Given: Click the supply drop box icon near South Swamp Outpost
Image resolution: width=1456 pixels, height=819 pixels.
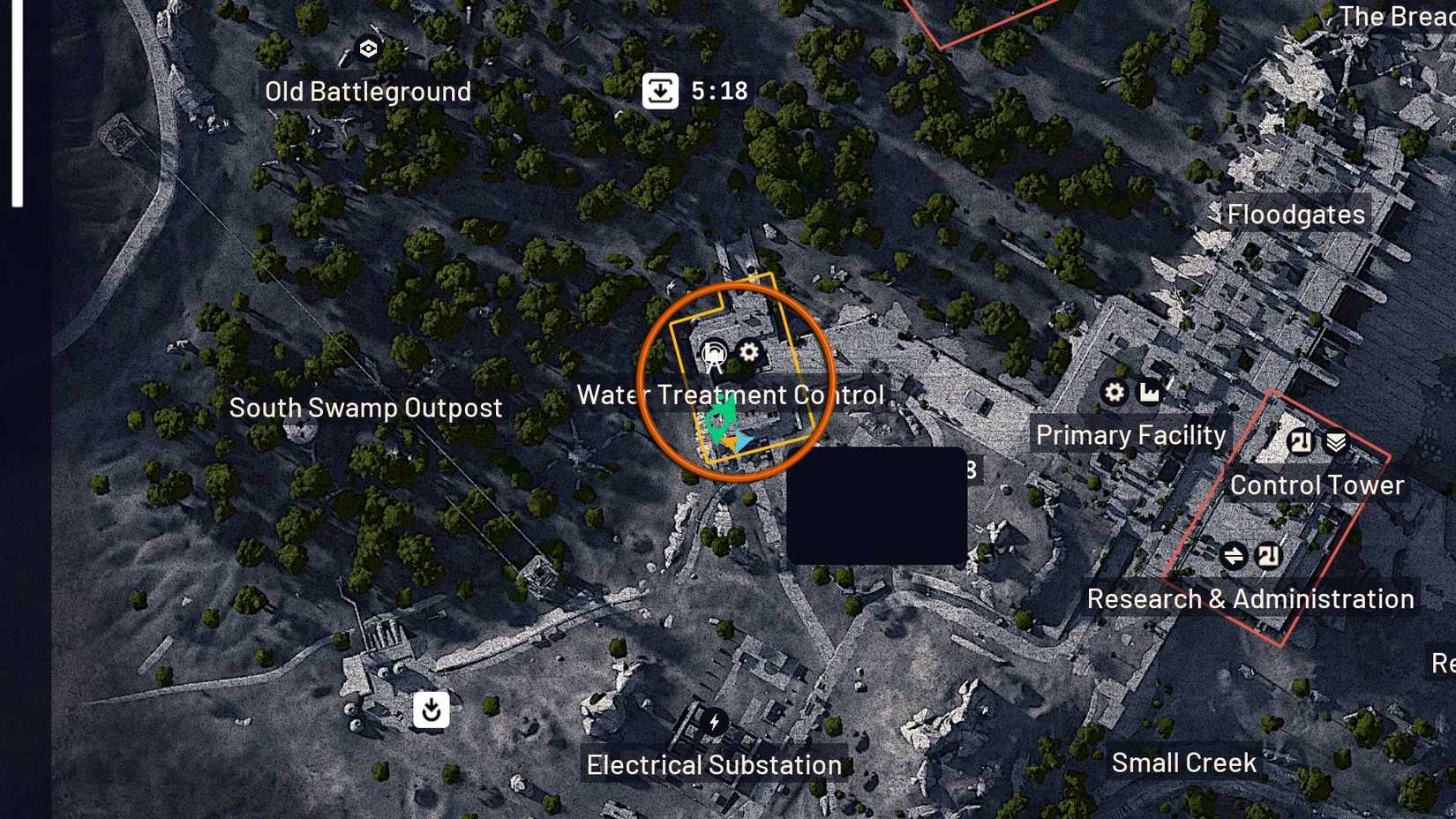Looking at the screenshot, I should click(431, 710).
